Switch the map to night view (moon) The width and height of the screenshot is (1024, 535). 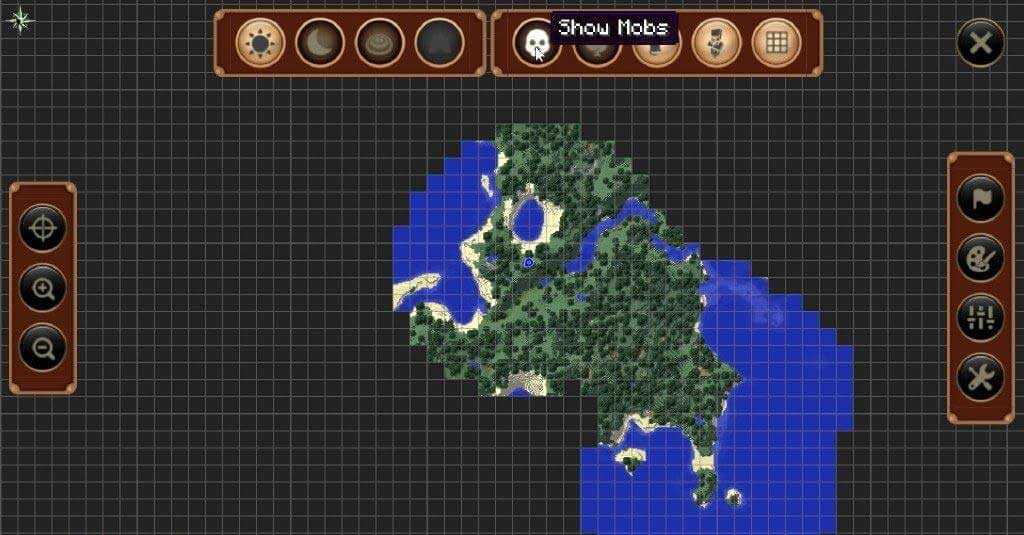pos(320,43)
